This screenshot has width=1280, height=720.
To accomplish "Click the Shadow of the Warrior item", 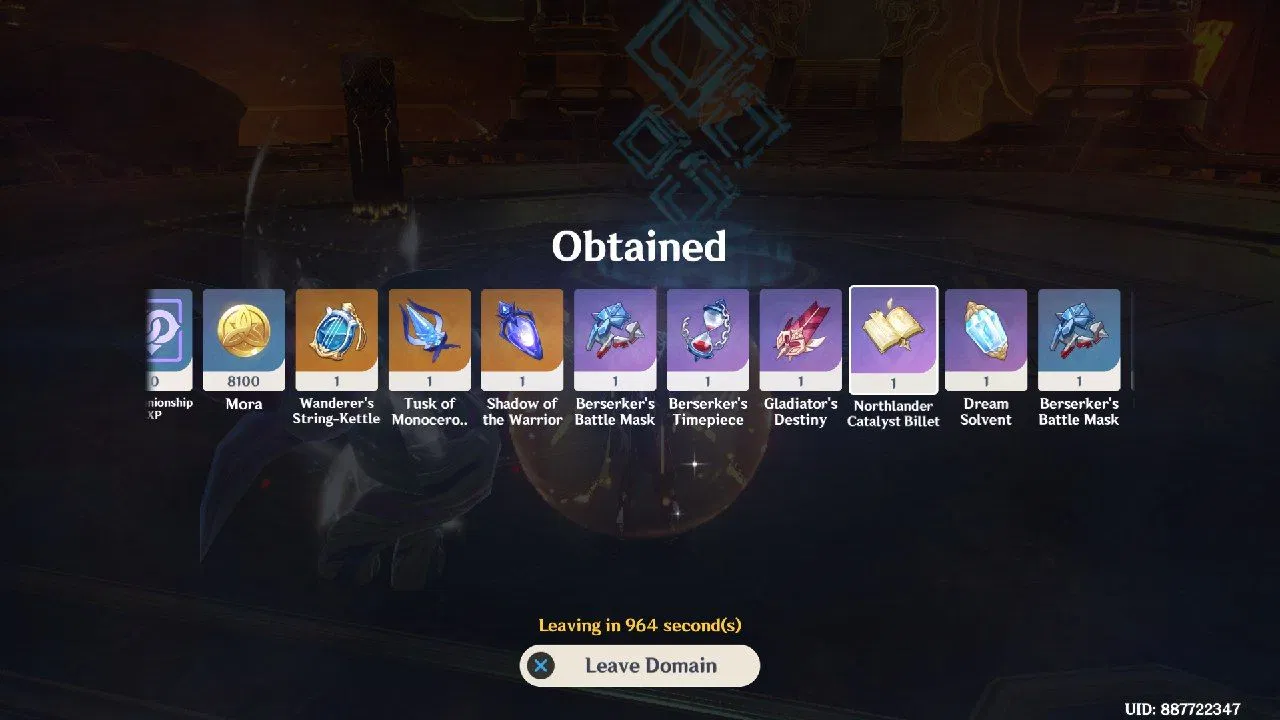I will (x=522, y=335).
